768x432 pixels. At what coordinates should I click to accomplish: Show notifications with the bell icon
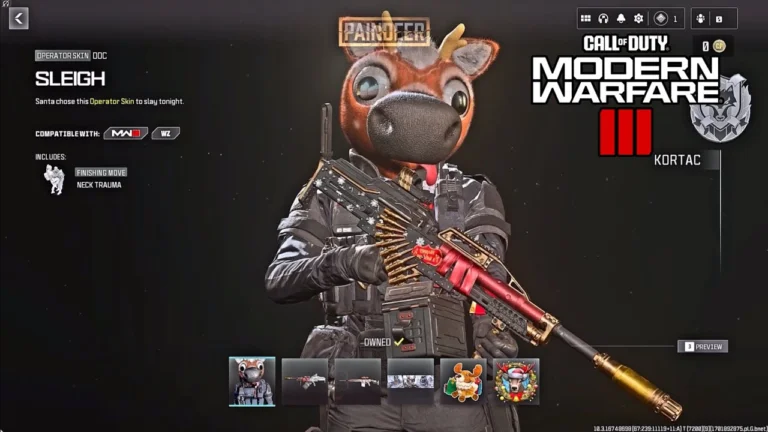(x=620, y=18)
